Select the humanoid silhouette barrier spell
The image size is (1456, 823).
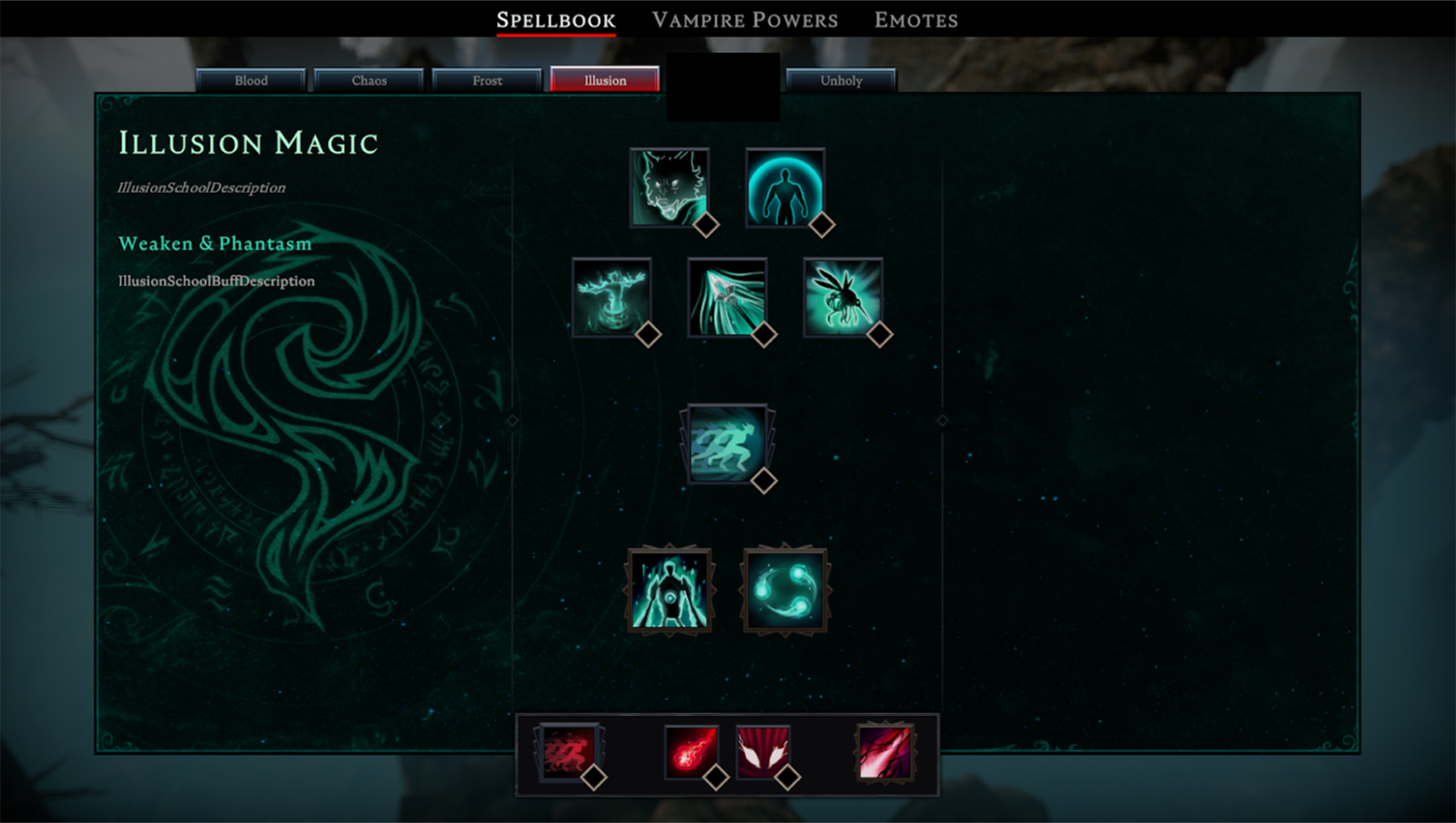[x=784, y=188]
